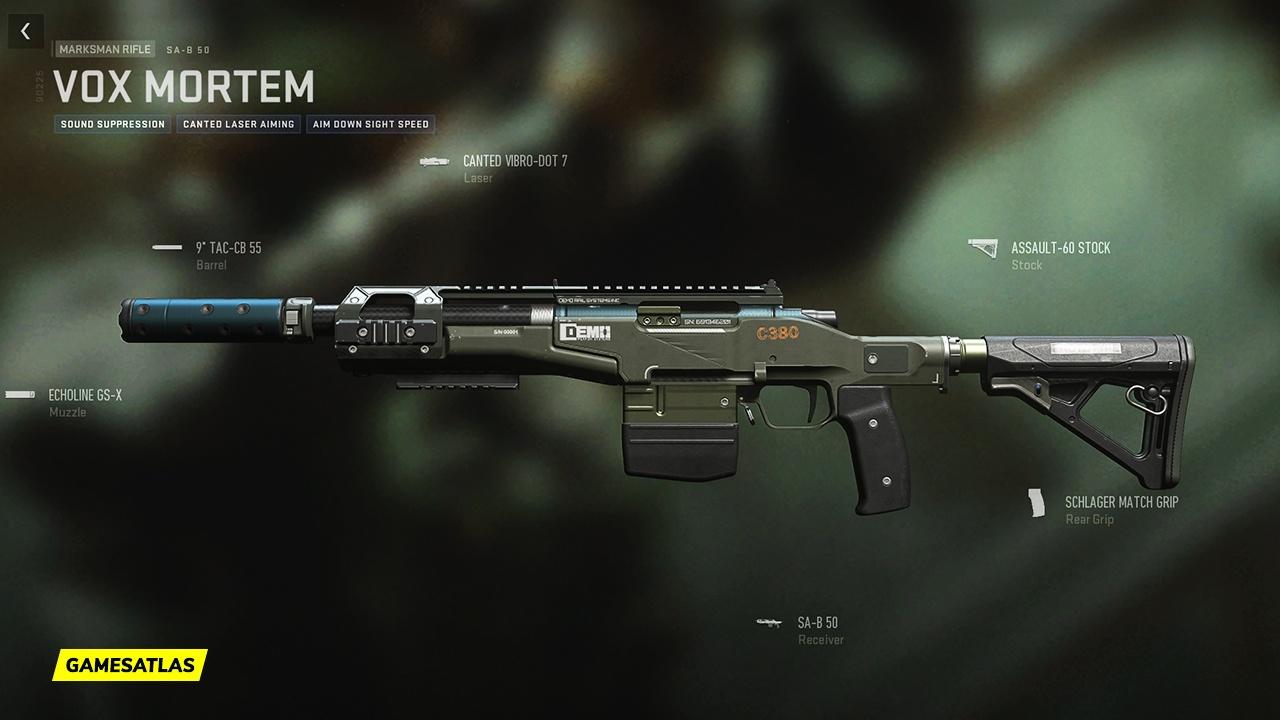Screen dimensions: 1280x720
Task: Click the GamesAtlas watermark logo
Action: (130, 664)
